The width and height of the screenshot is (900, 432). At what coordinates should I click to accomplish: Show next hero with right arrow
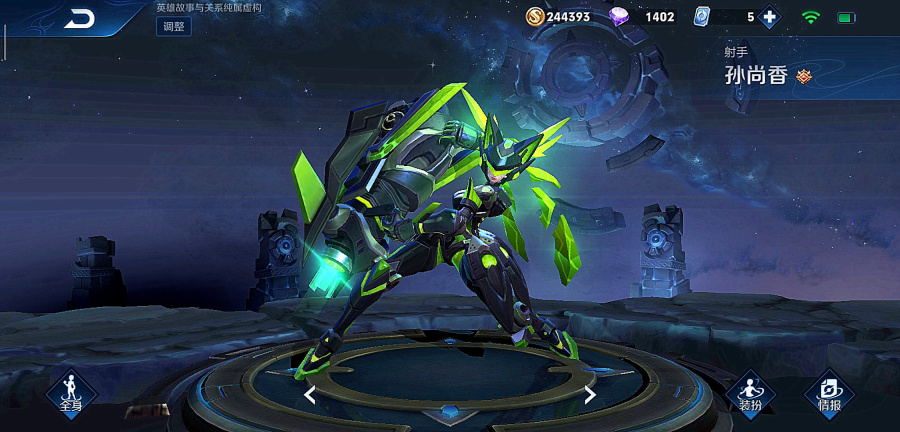tap(590, 395)
